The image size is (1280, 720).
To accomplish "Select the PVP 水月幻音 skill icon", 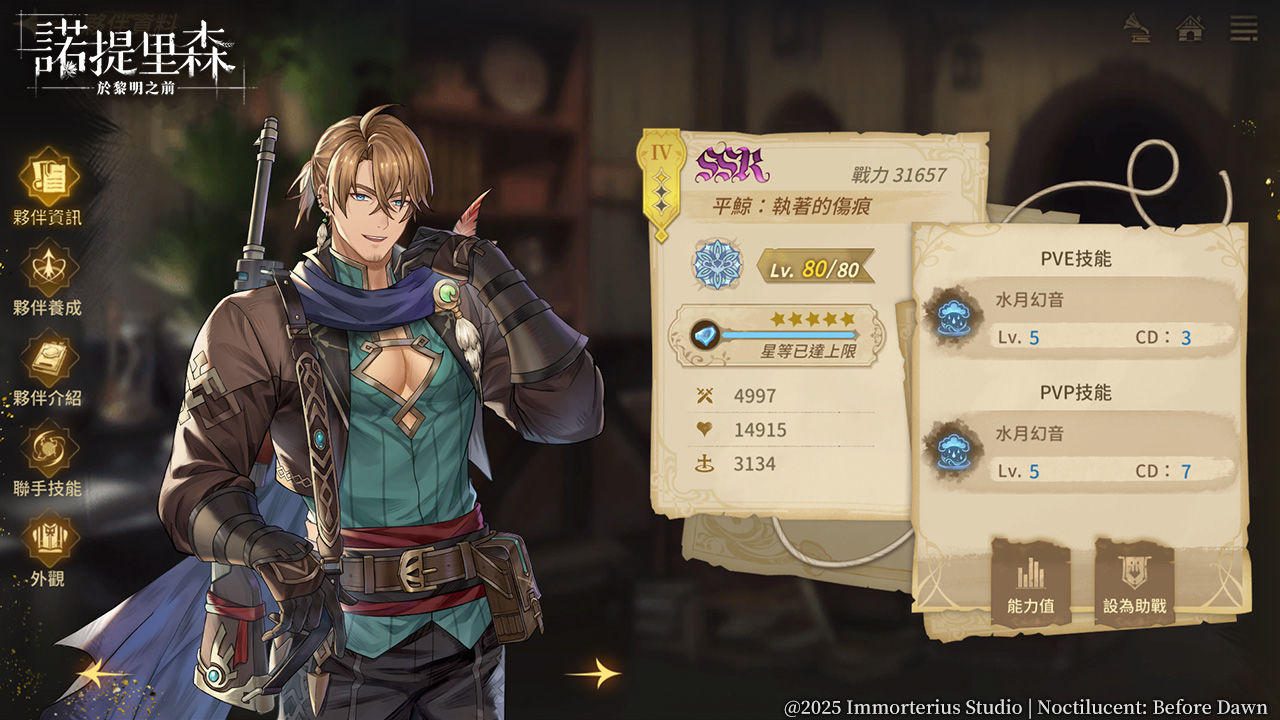I will pyautogui.click(x=951, y=449).
